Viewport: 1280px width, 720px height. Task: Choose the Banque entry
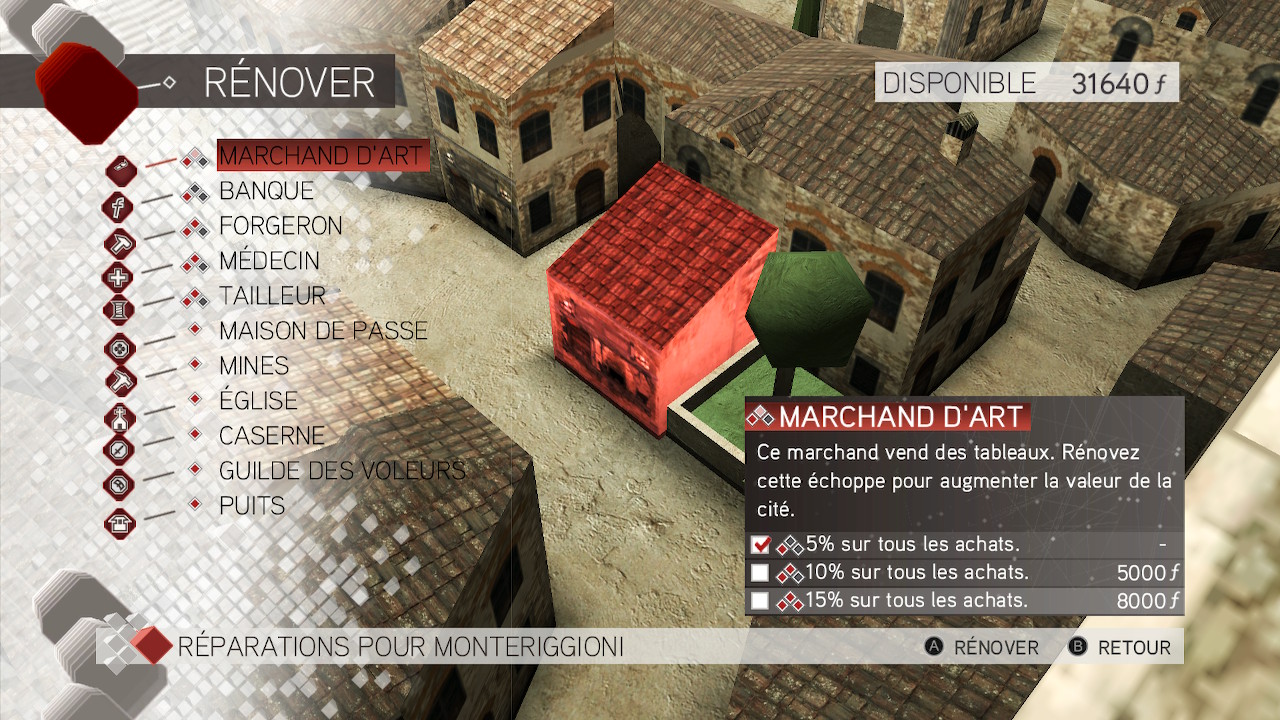pos(266,191)
